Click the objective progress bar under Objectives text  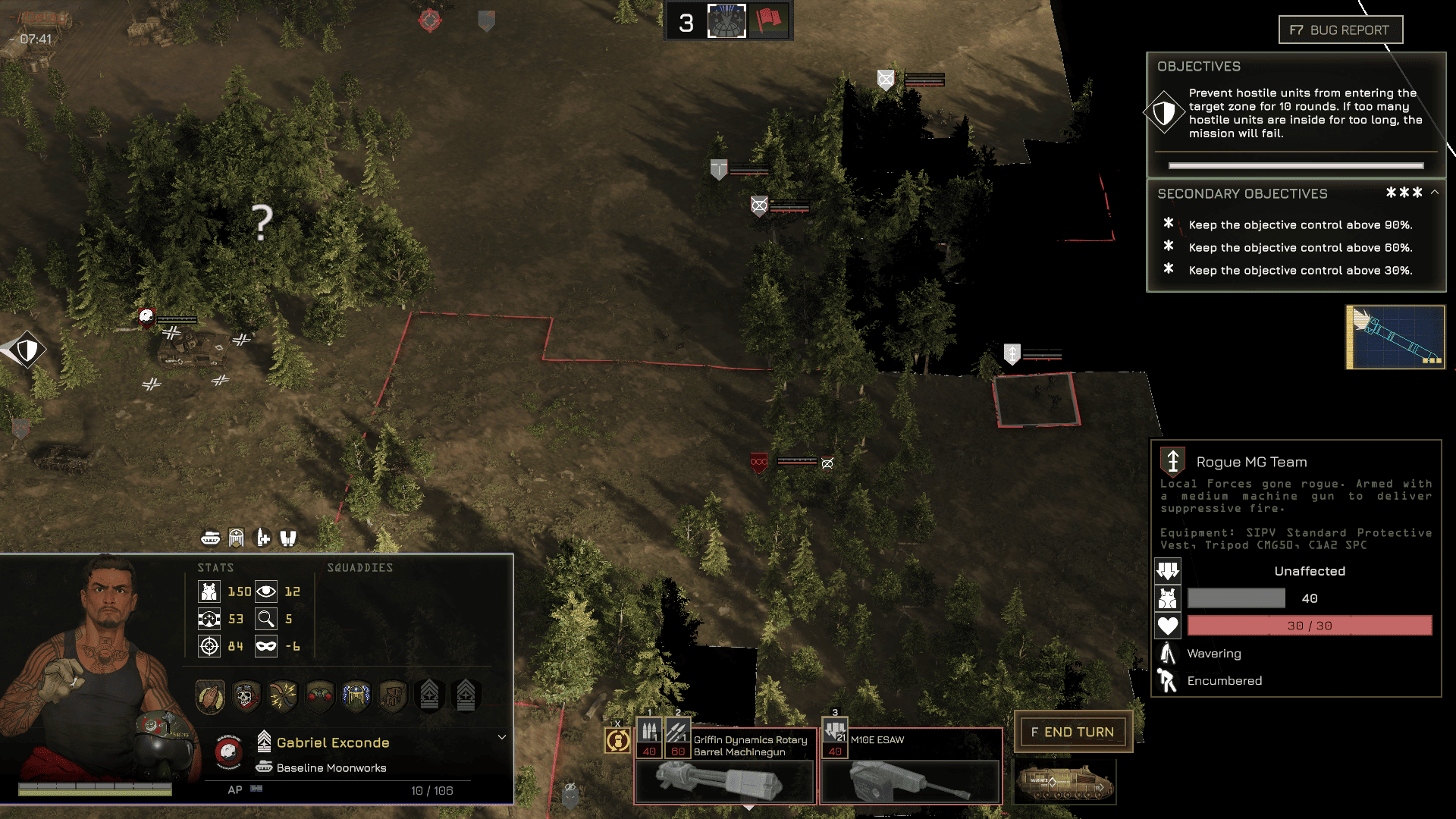(x=1294, y=164)
